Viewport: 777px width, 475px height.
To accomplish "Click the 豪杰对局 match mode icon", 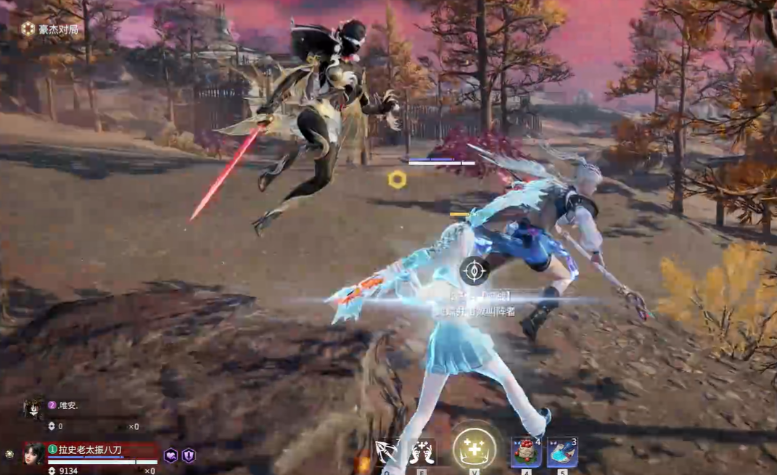I will tap(27, 29).
